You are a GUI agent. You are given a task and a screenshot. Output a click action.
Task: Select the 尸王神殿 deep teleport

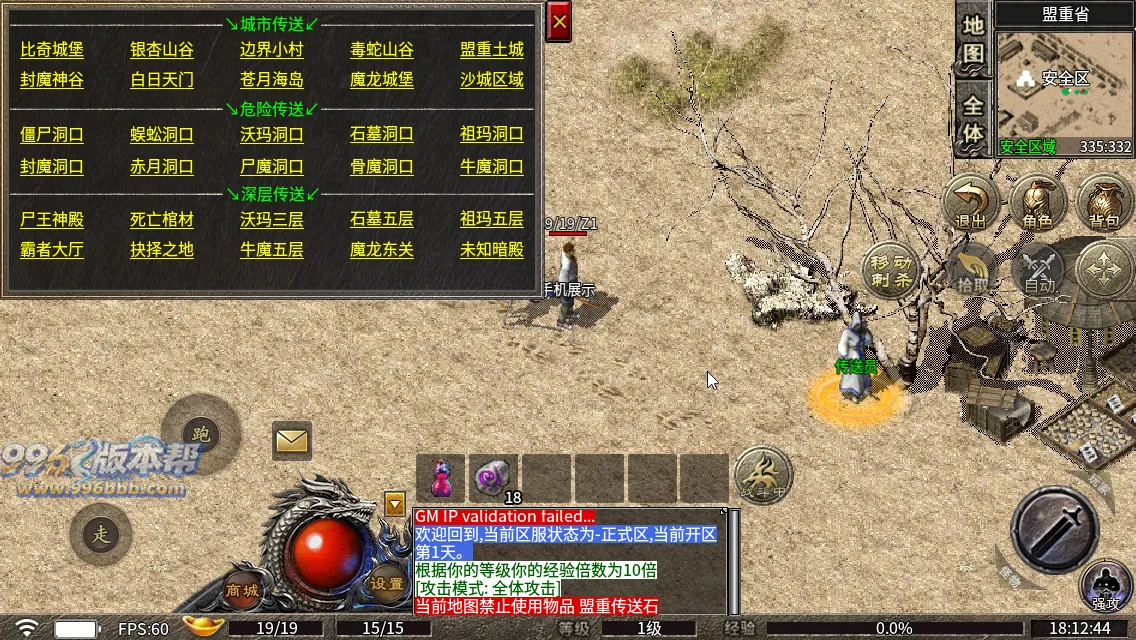click(x=52, y=219)
